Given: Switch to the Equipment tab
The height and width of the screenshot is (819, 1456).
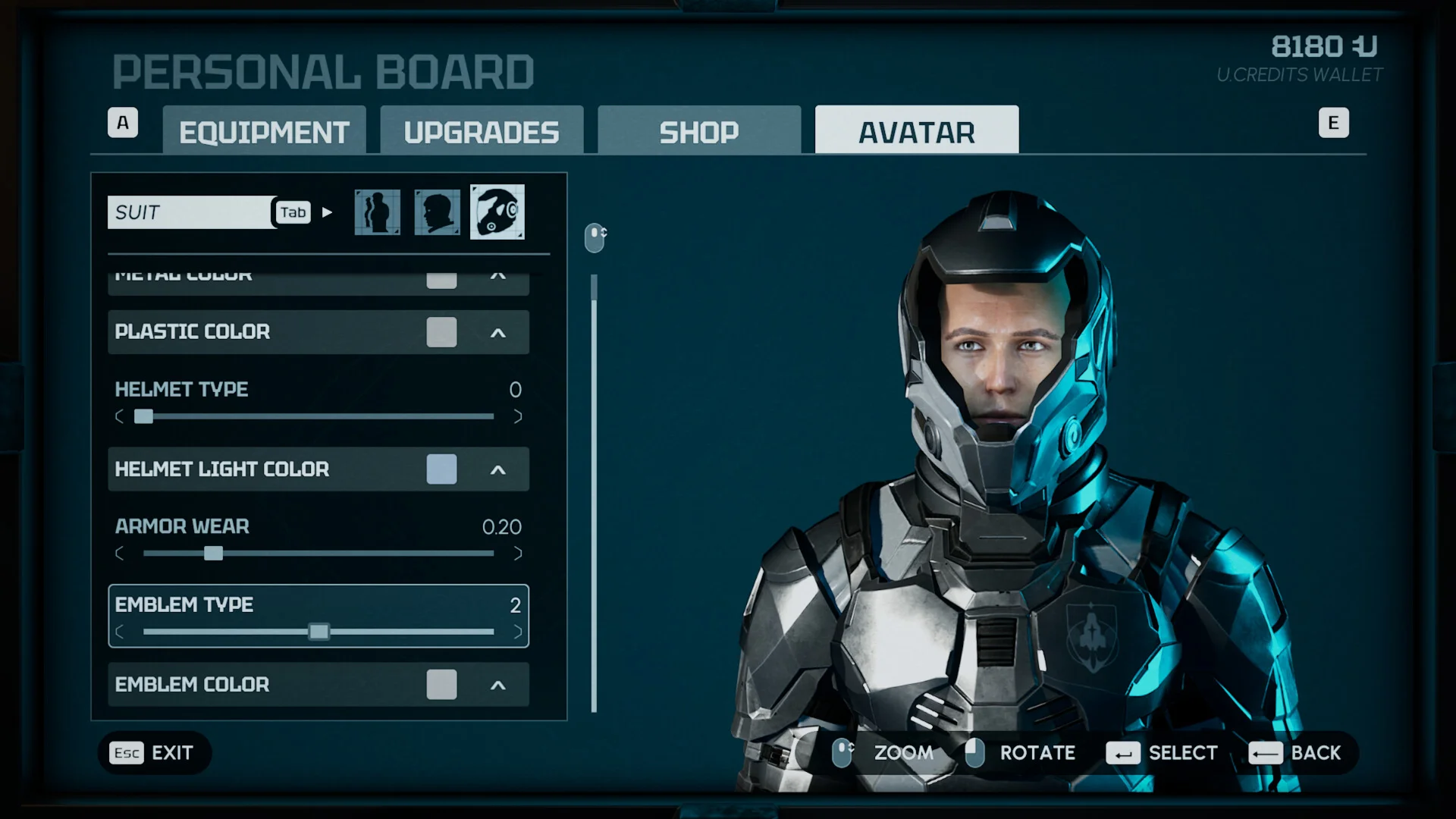Looking at the screenshot, I should [264, 132].
